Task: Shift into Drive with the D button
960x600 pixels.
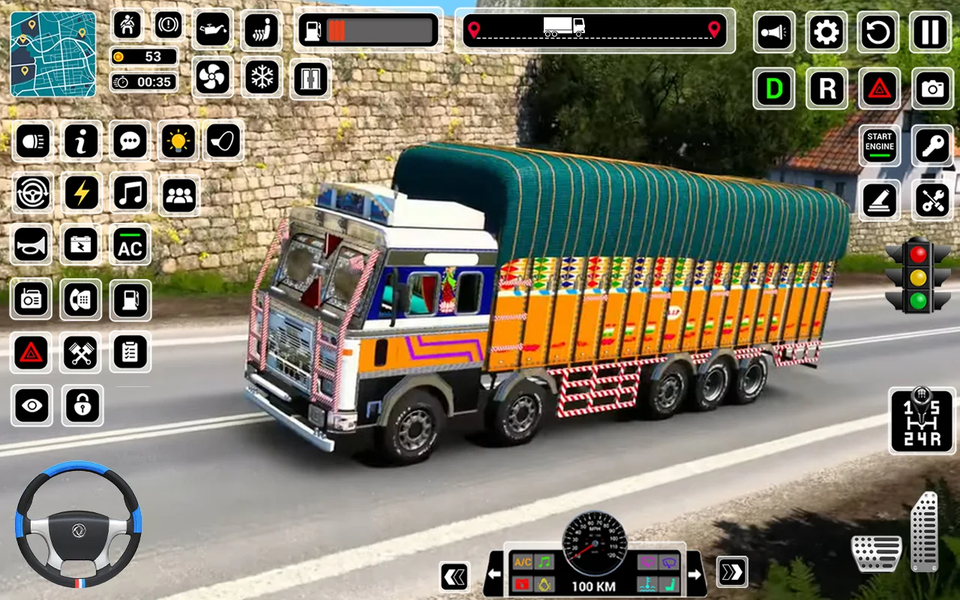Action: coord(773,89)
